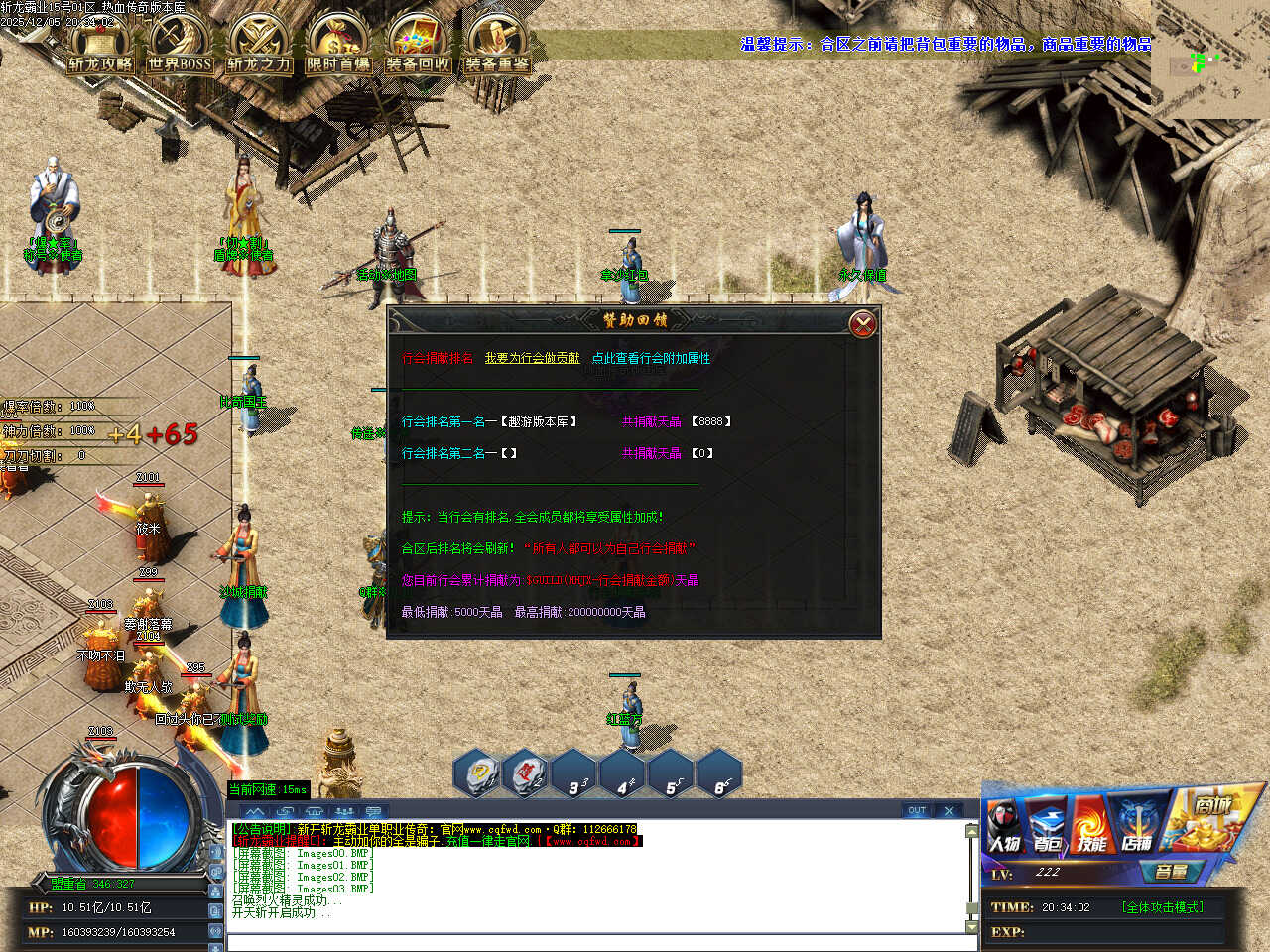Click the 音量 volume button
Screen dimensions: 1270x952
(x=1172, y=872)
